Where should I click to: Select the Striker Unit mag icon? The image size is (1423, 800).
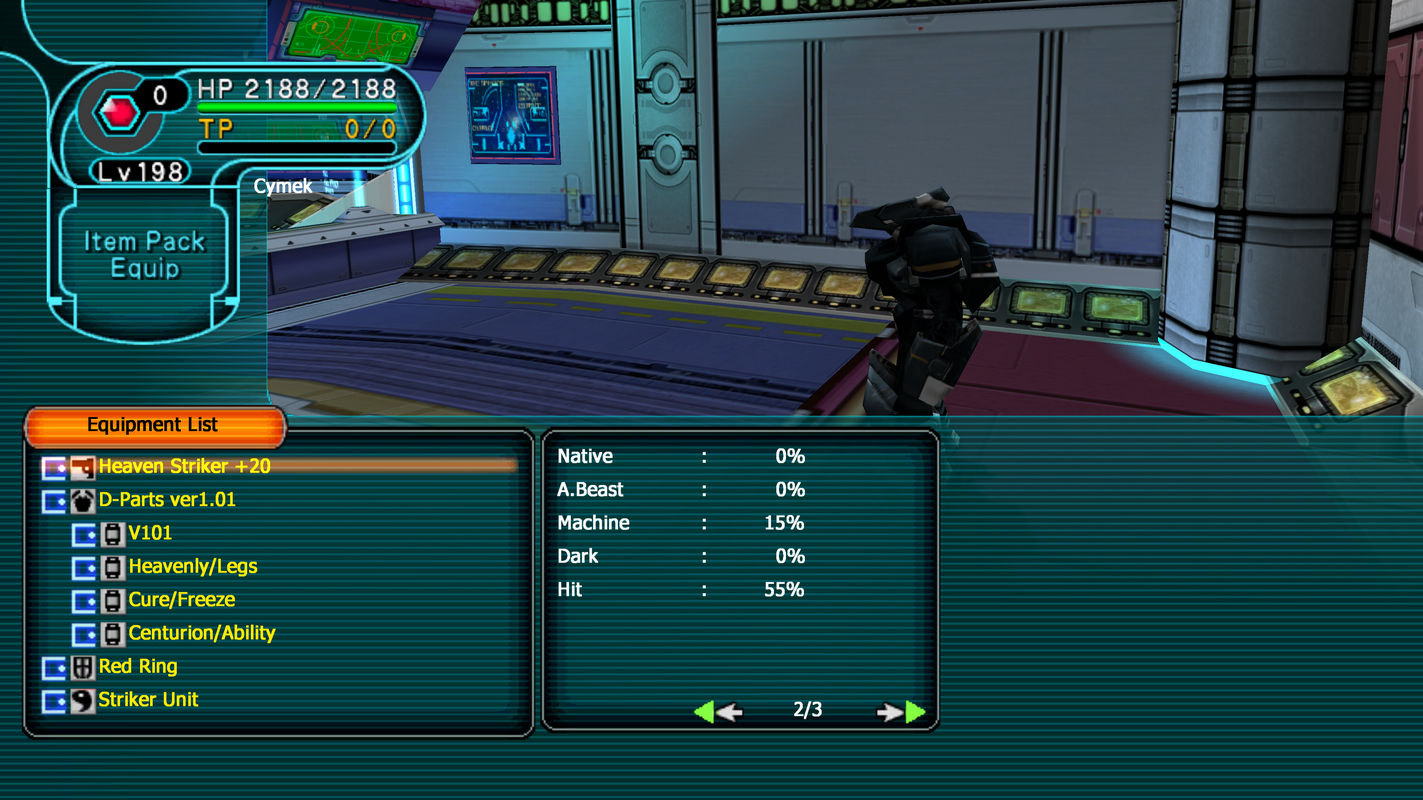point(83,699)
